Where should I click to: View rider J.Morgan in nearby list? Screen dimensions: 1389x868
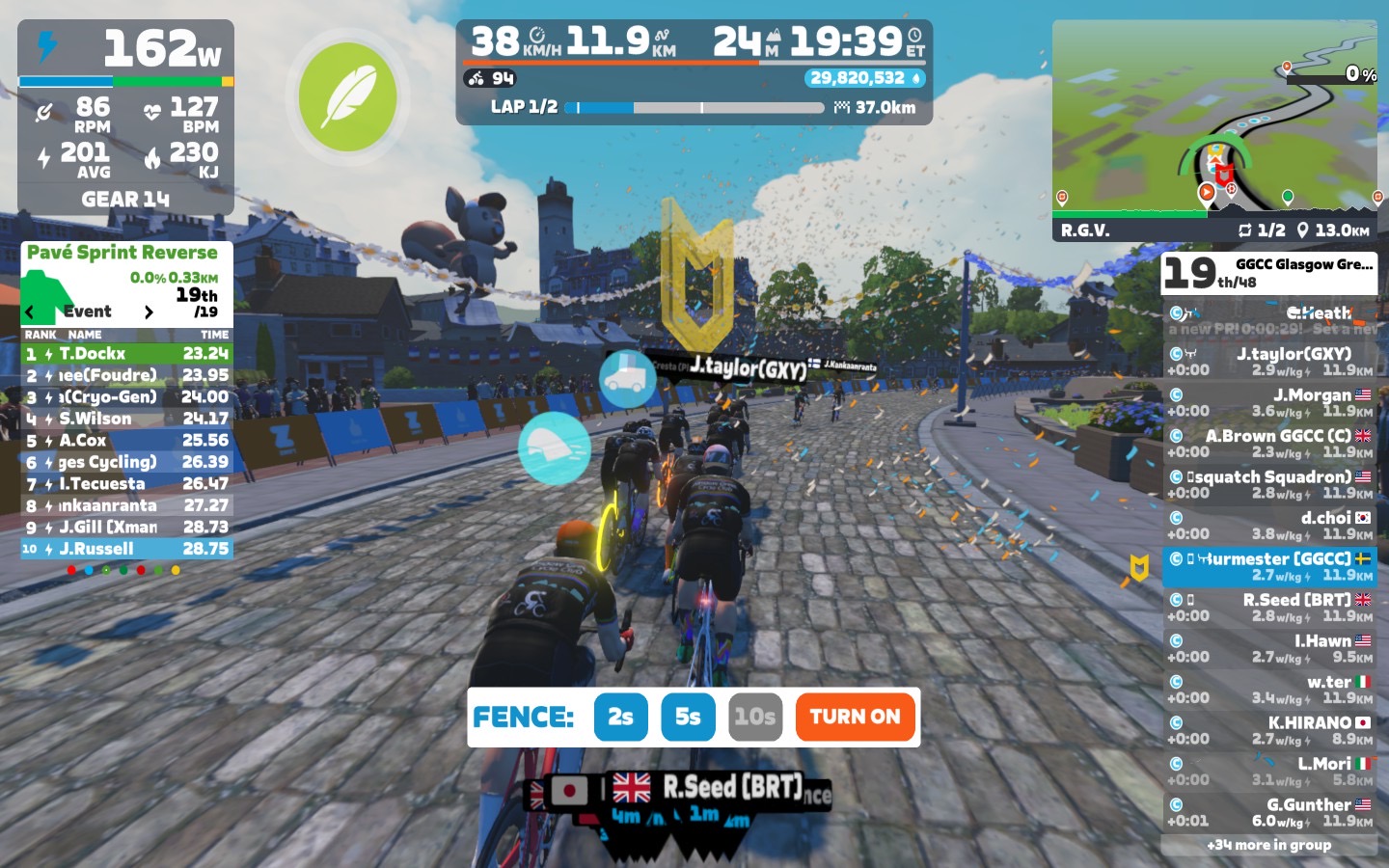tap(1269, 402)
